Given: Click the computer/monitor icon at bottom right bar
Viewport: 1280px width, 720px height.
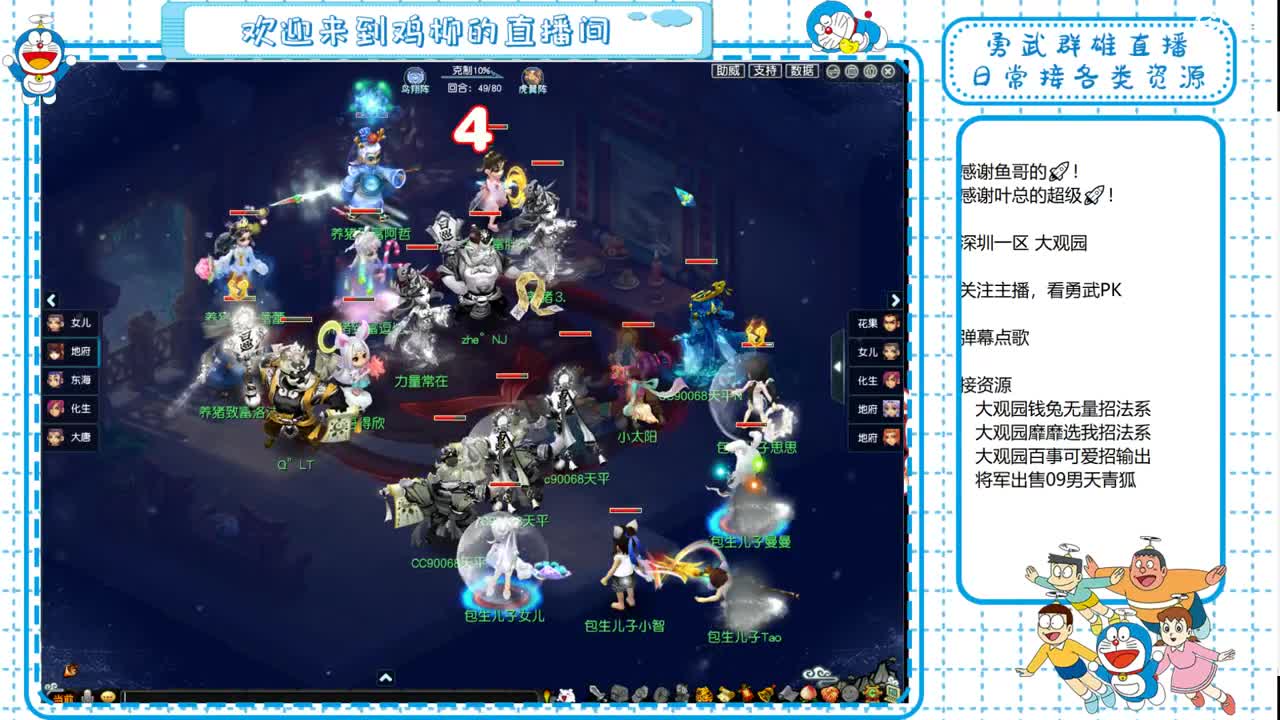Looking at the screenshot, I should click(892, 692).
